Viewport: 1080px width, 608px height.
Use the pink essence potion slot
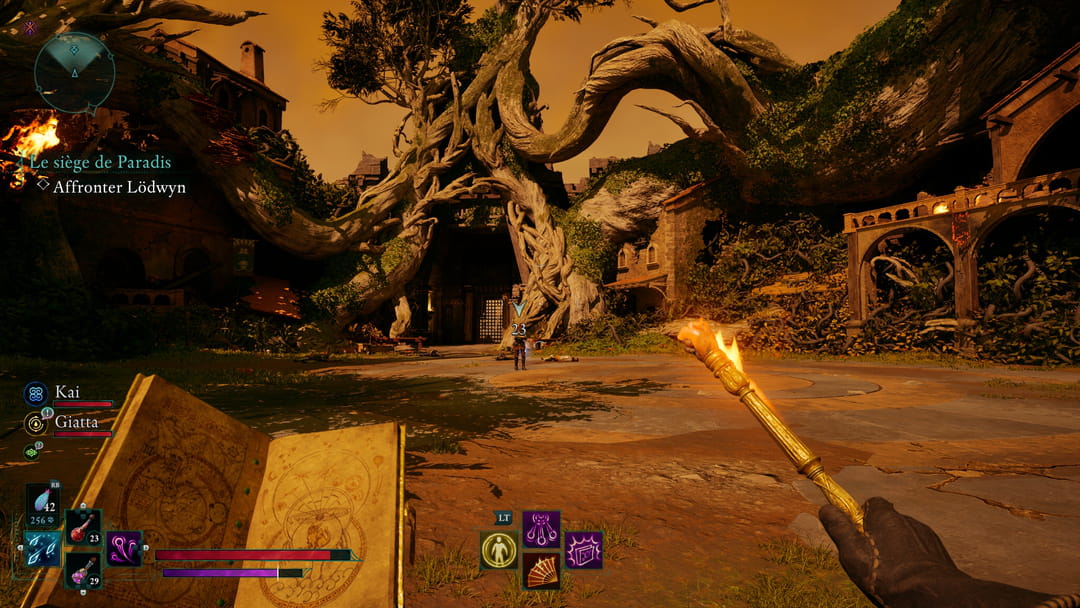click(83, 571)
